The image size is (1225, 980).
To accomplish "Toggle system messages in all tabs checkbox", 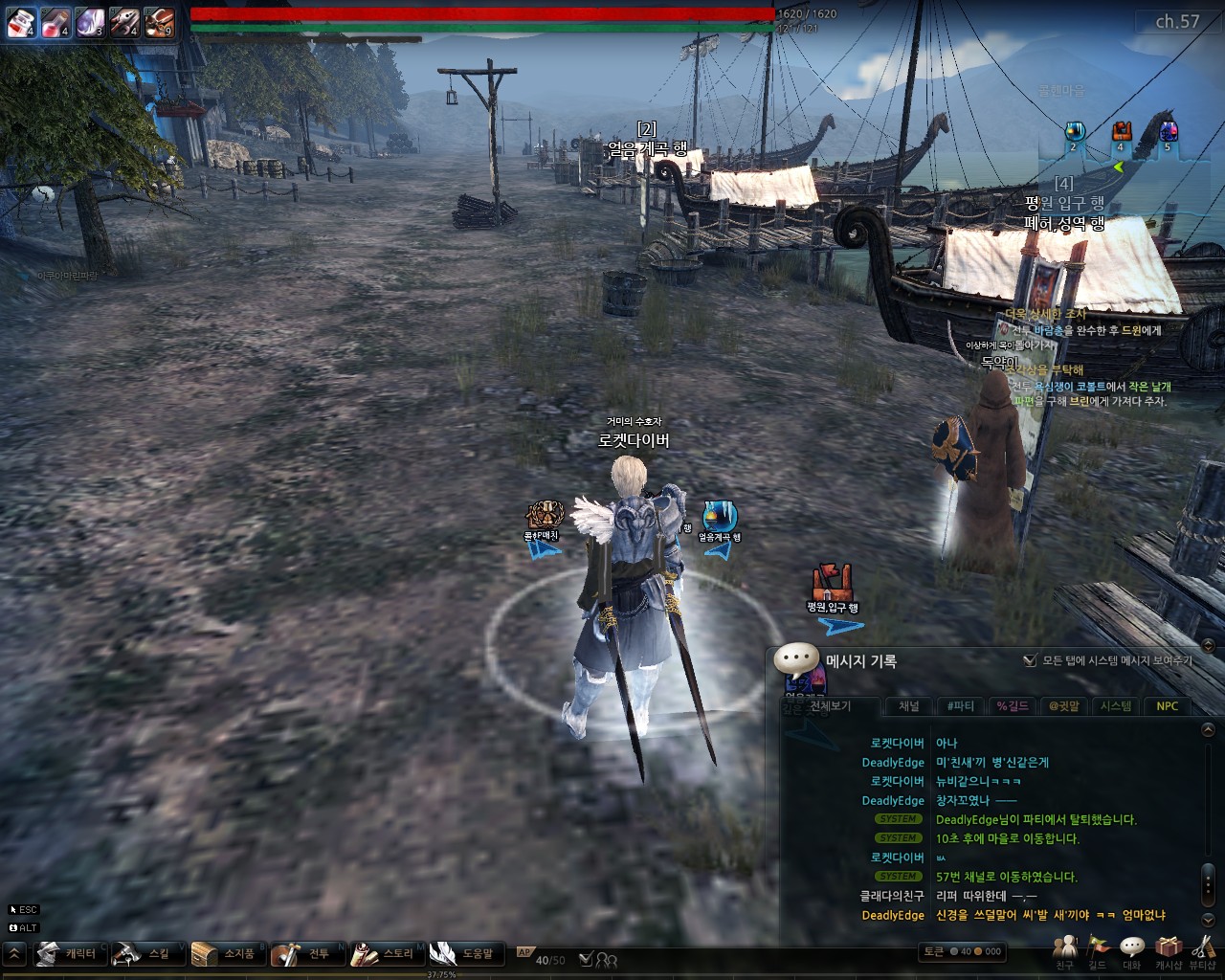I will [1030, 660].
